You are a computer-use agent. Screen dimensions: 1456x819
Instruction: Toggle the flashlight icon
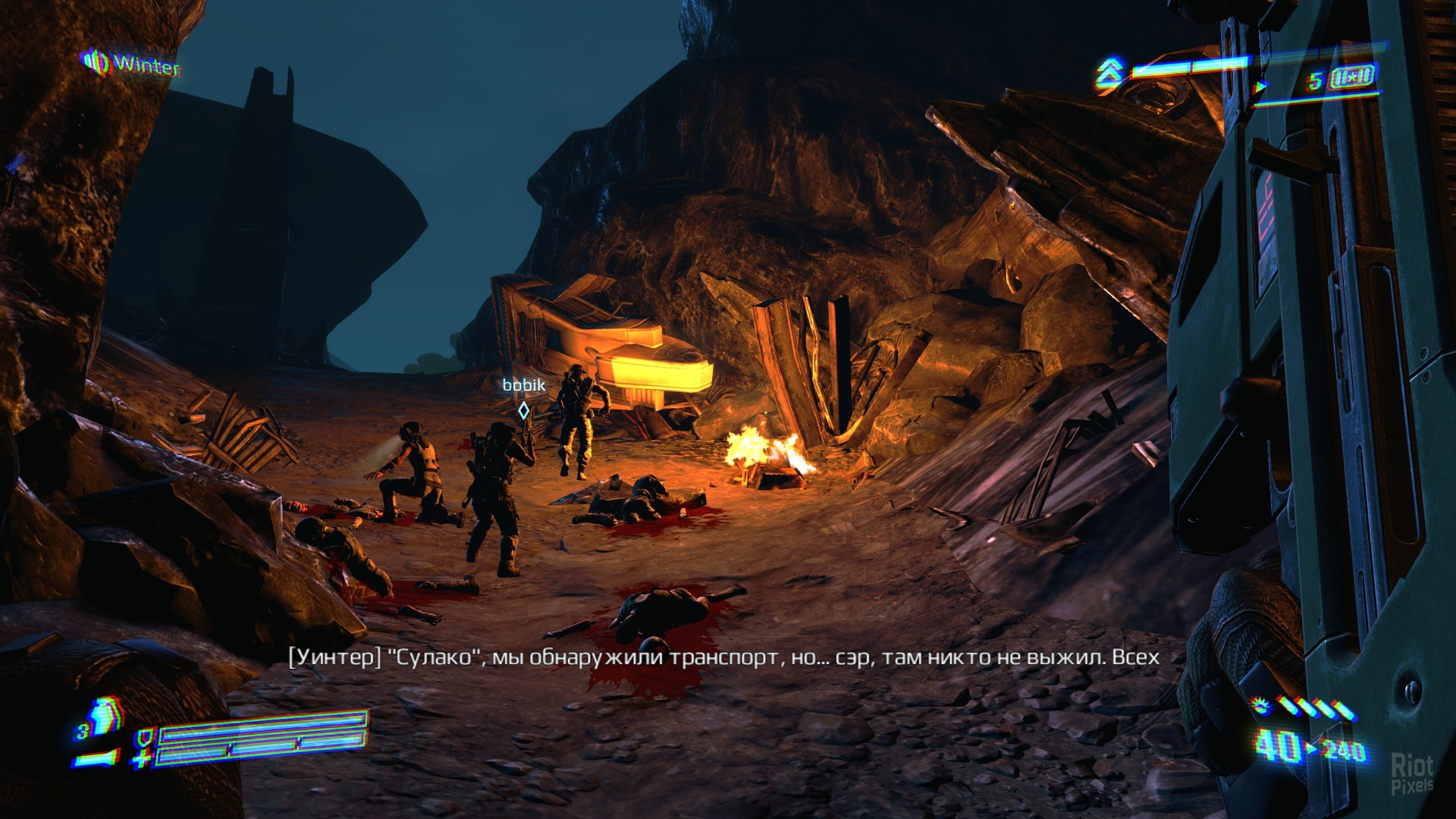coord(97,757)
